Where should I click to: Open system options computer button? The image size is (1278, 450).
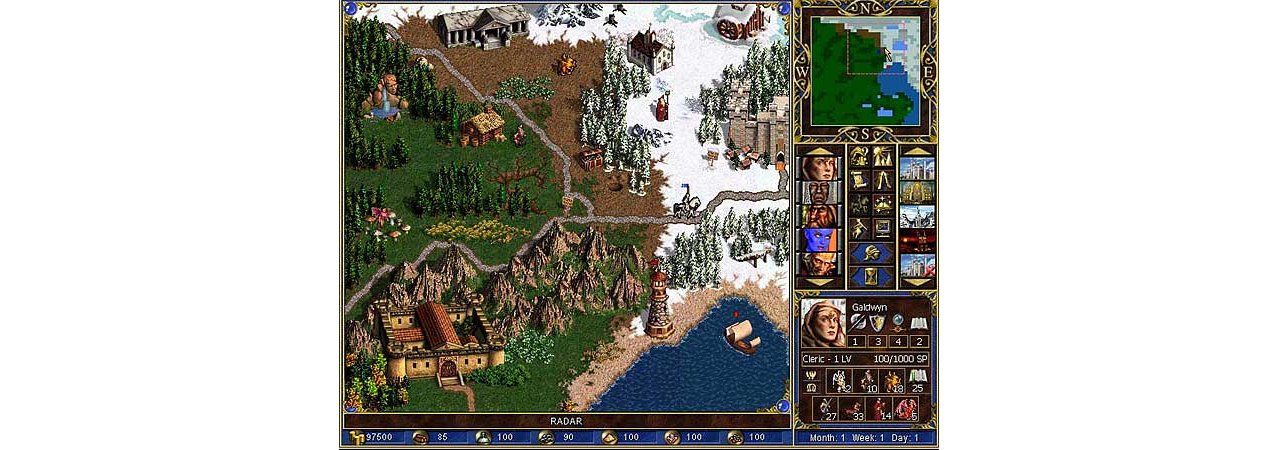click(882, 229)
